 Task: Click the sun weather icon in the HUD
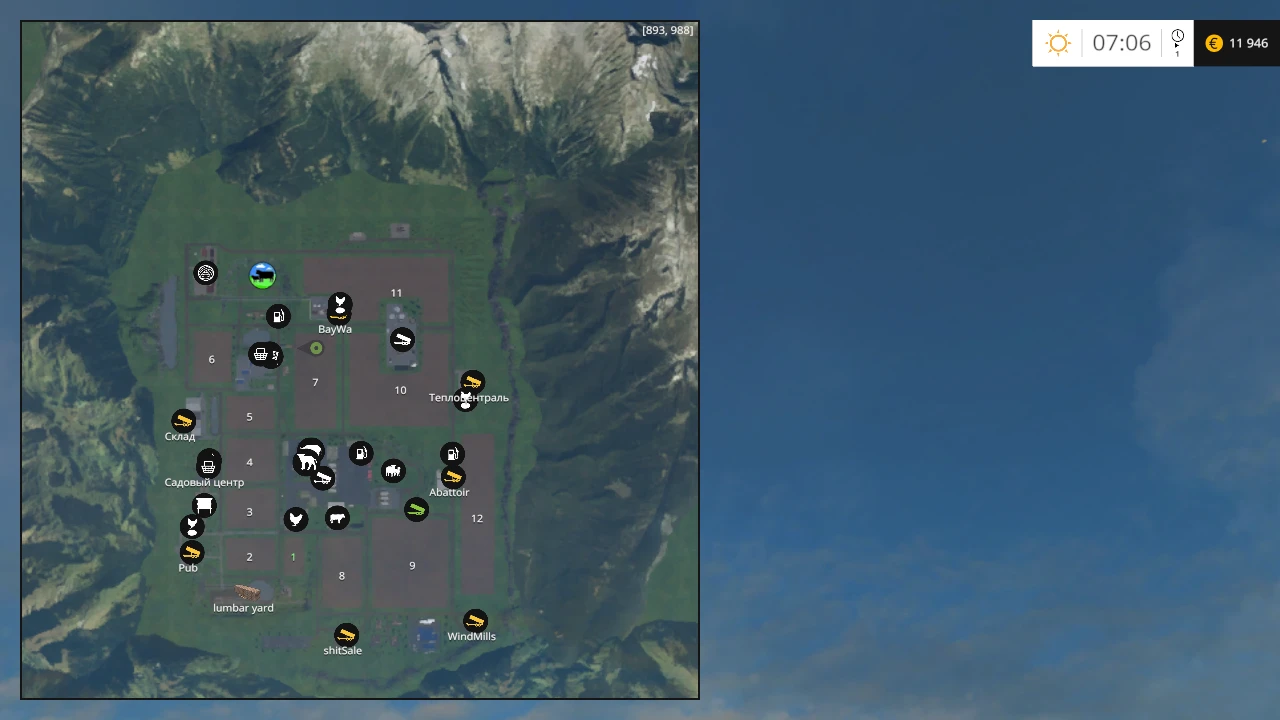[1058, 43]
